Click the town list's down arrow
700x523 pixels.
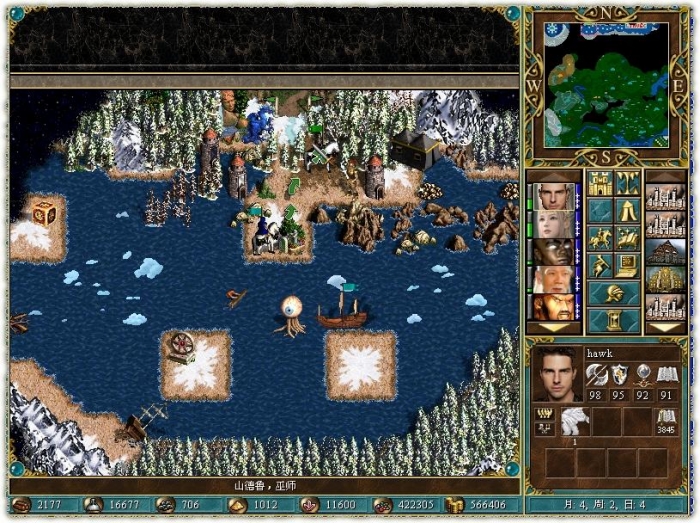[665, 327]
